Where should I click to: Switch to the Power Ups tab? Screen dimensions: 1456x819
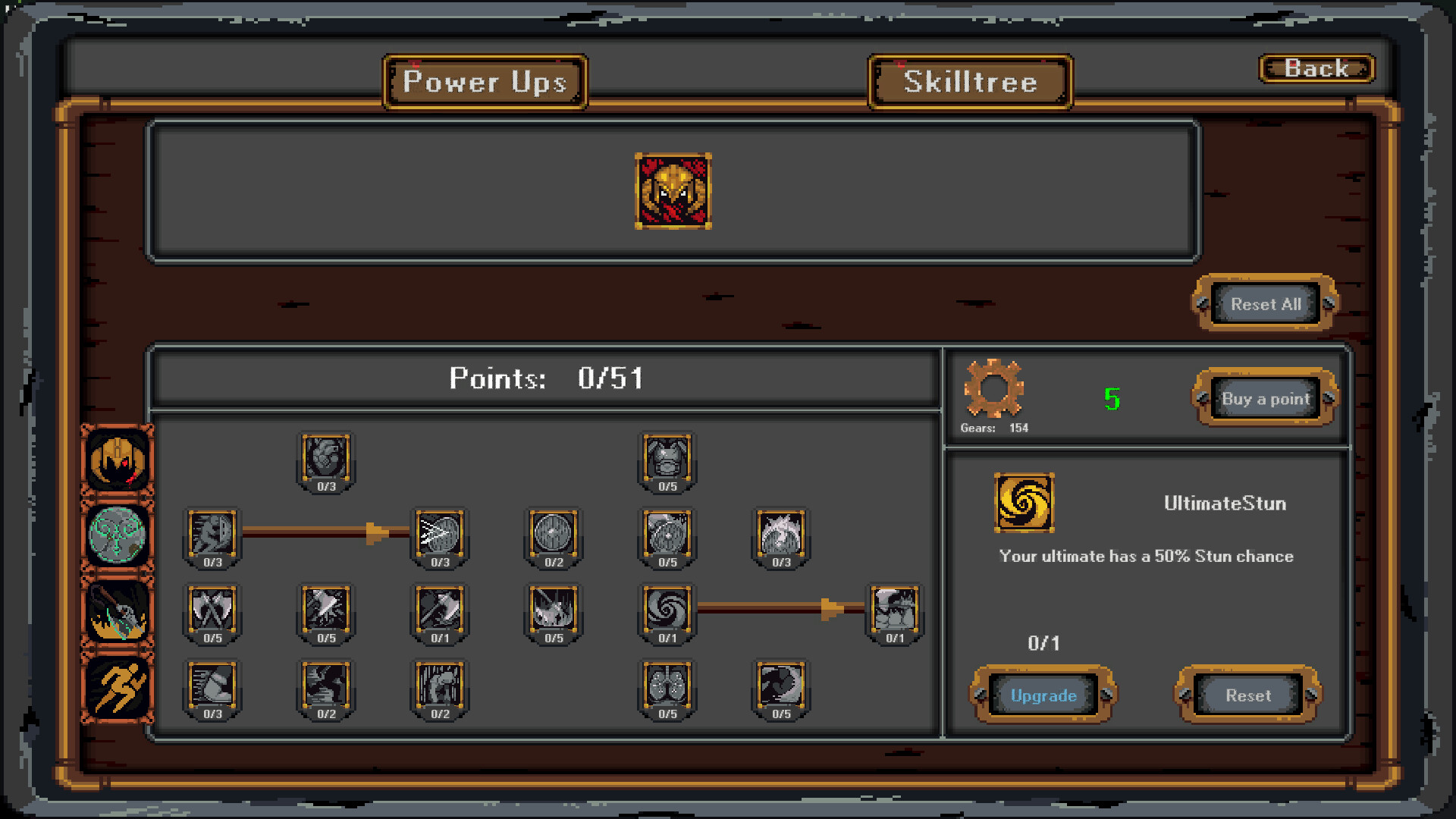(x=486, y=82)
